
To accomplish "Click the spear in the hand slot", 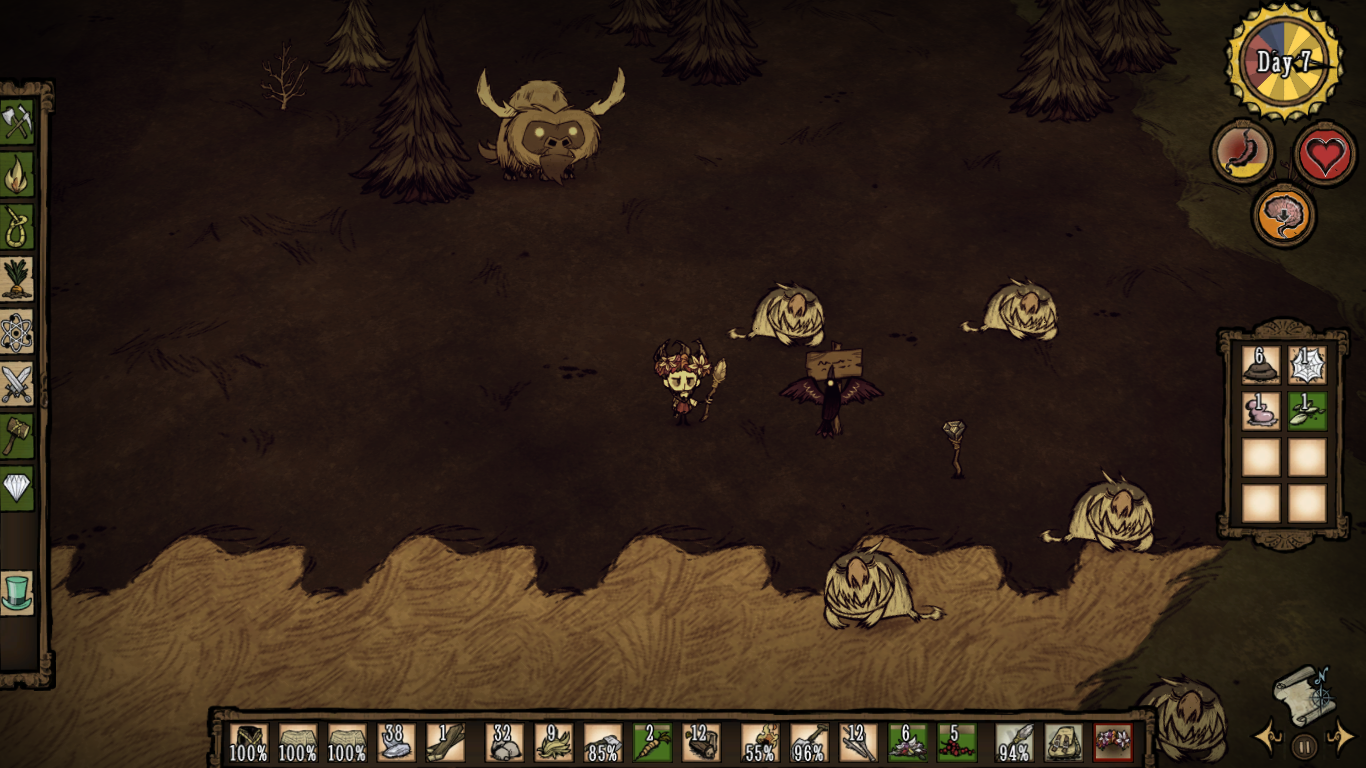I will [x=1014, y=743].
